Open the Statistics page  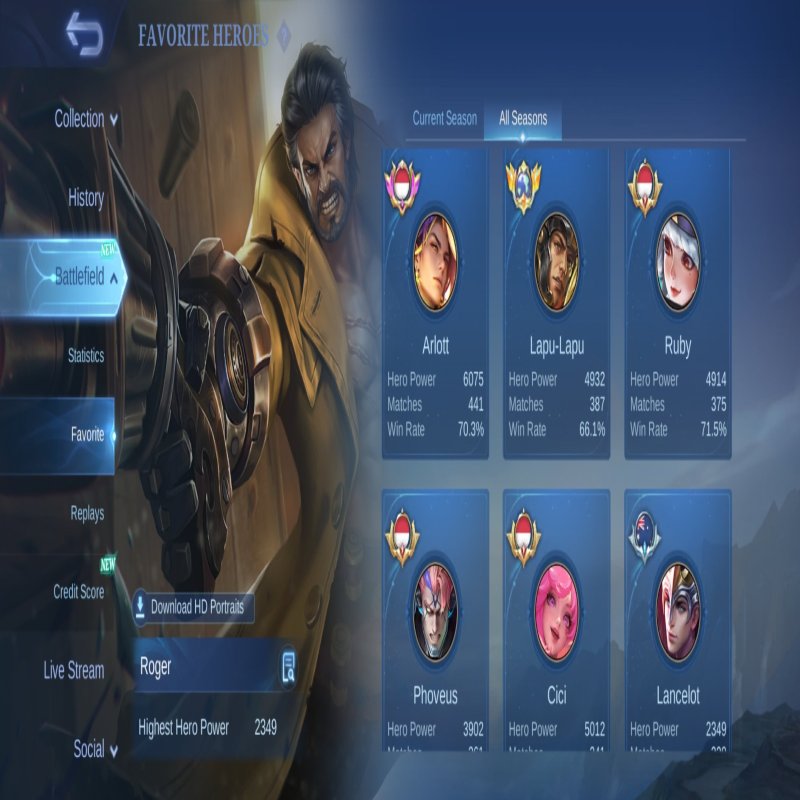[x=86, y=356]
